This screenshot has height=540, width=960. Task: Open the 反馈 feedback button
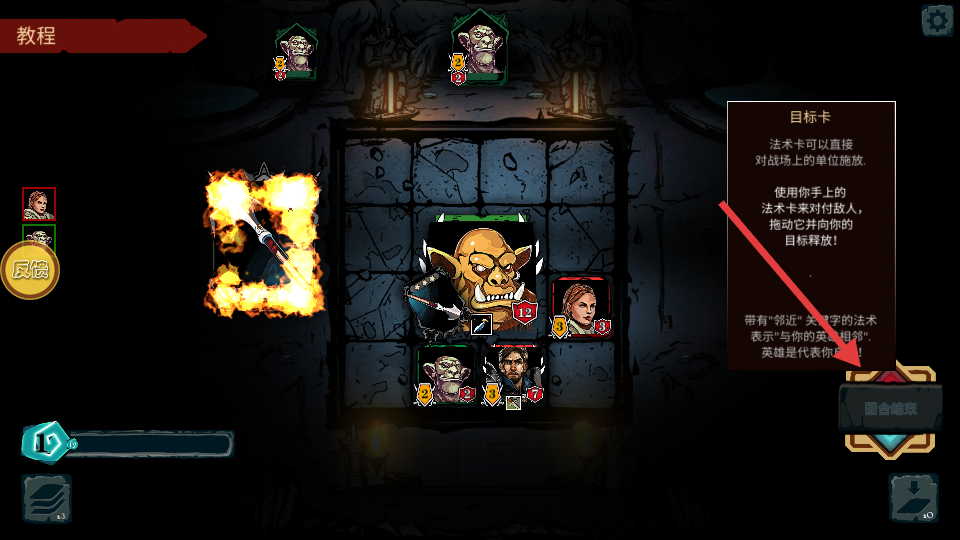tap(29, 270)
